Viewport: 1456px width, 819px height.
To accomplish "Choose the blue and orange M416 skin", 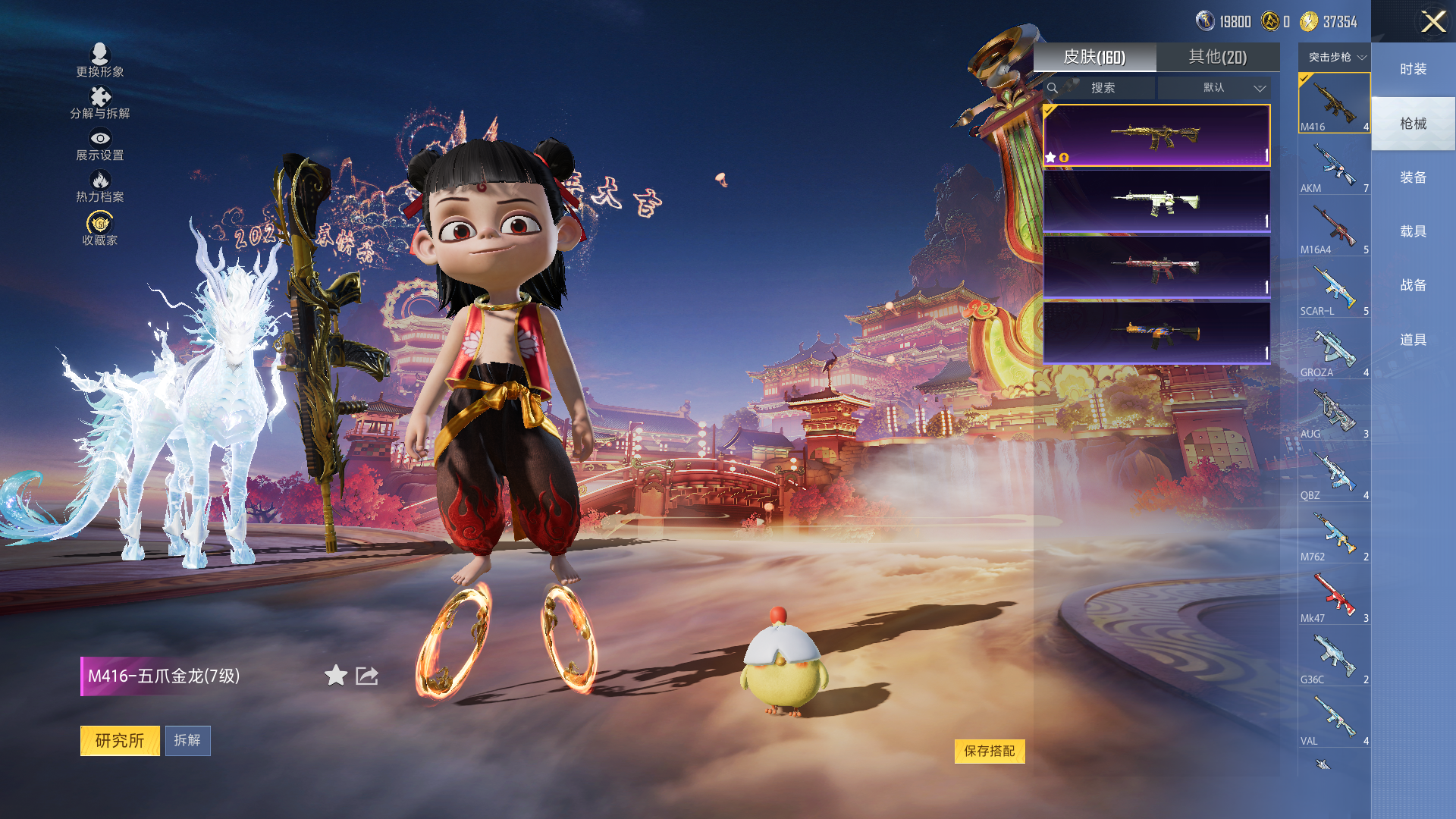I will pyautogui.click(x=1156, y=333).
